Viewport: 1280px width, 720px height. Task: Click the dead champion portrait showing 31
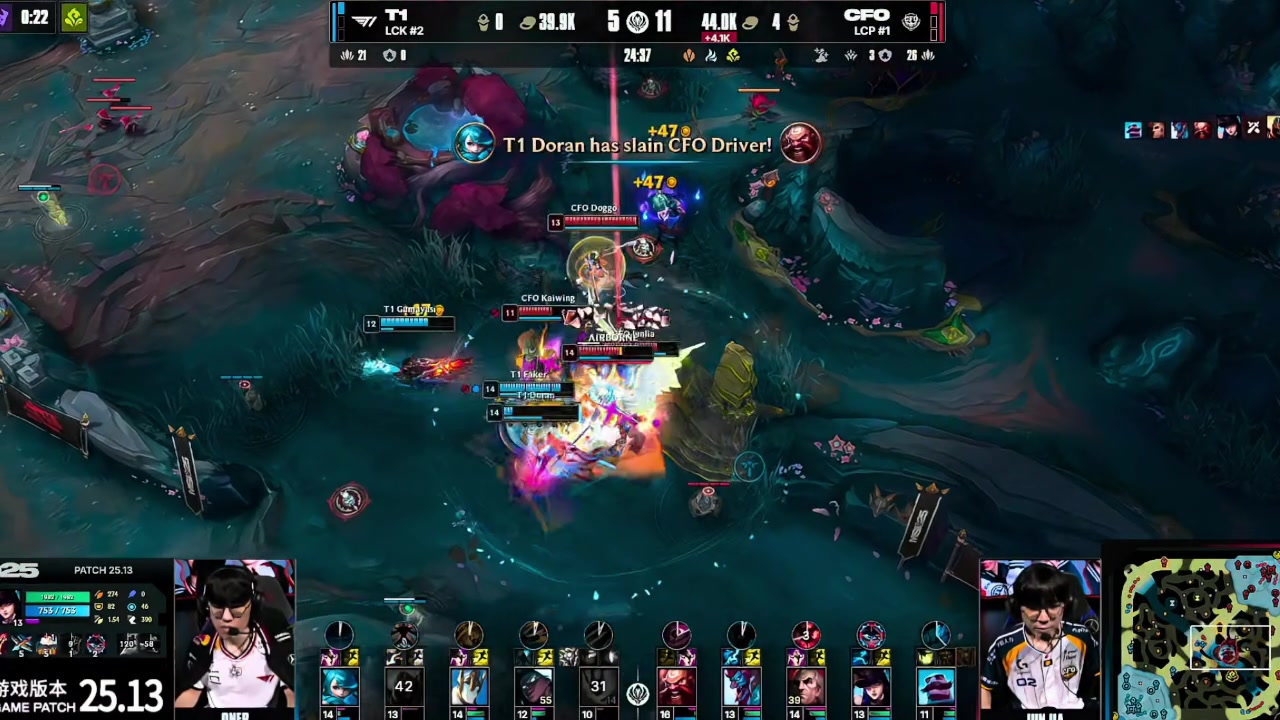(x=598, y=687)
